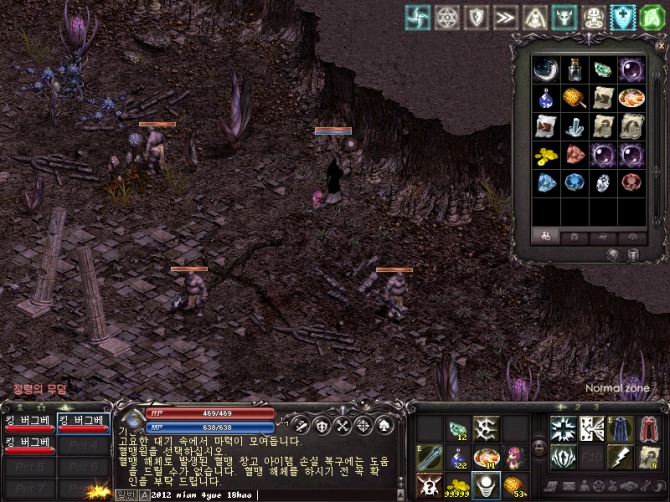Close the inventory window
This screenshot has height=502, width=670.
tap(658, 45)
